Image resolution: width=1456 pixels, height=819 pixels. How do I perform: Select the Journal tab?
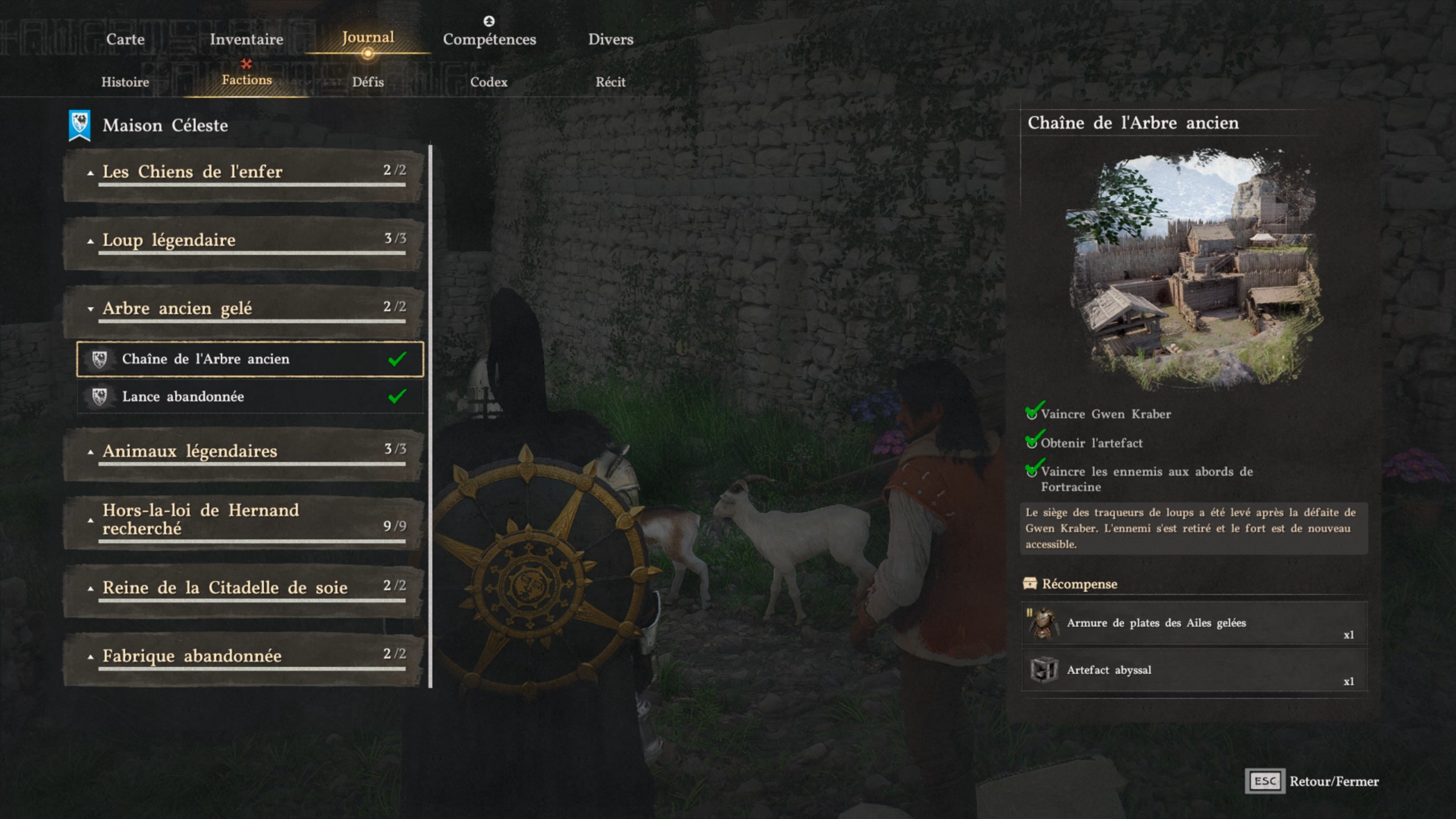tap(368, 38)
